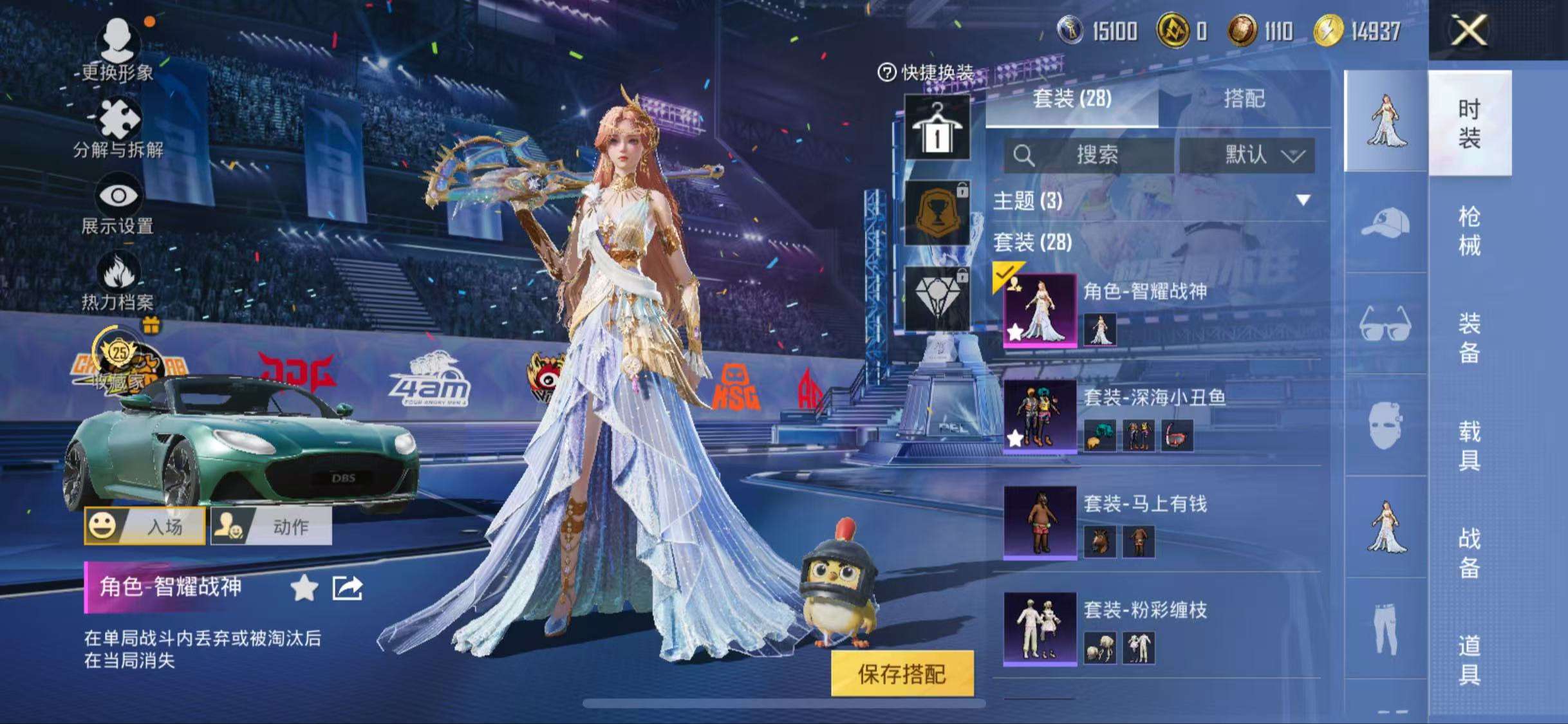Expand the 主题 (3) section
The width and height of the screenshot is (1568, 724).
(1303, 200)
